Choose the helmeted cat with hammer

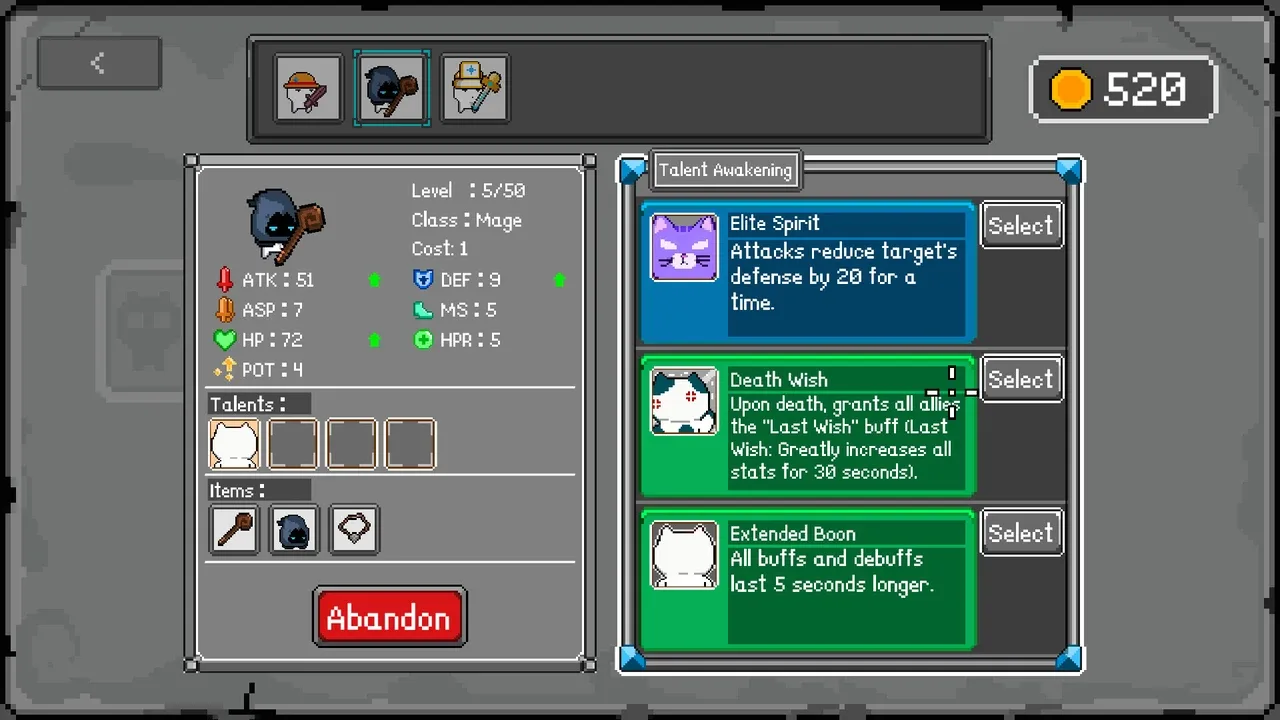pyautogui.click(x=475, y=89)
